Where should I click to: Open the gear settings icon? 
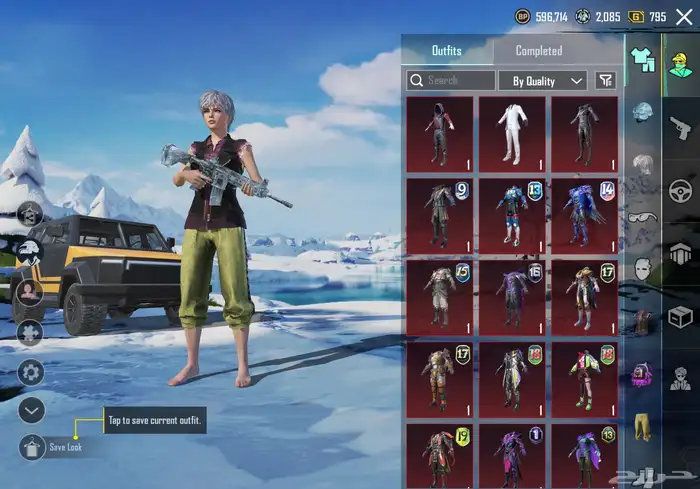point(31,372)
